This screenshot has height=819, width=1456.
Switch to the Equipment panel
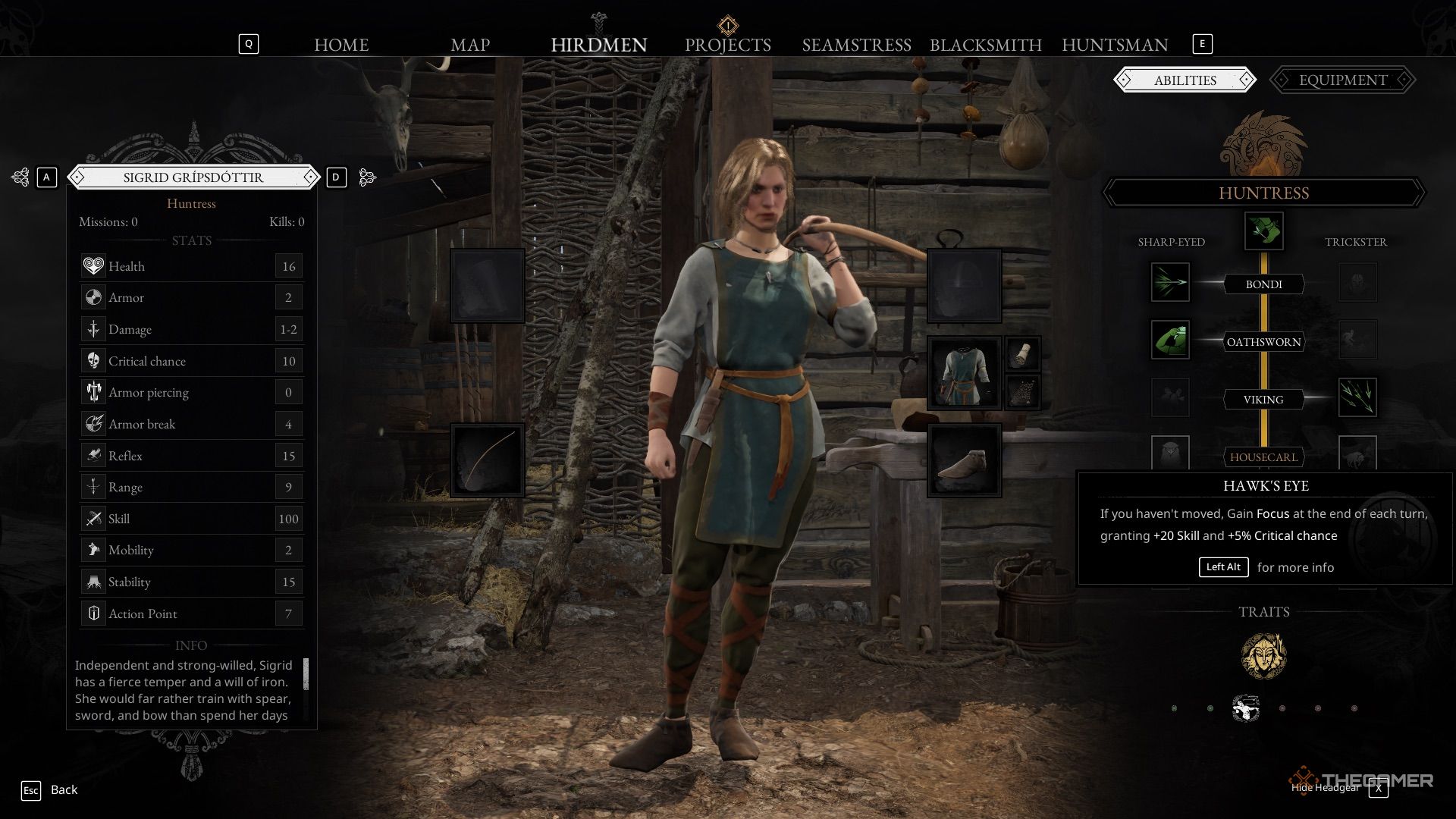pyautogui.click(x=1342, y=80)
